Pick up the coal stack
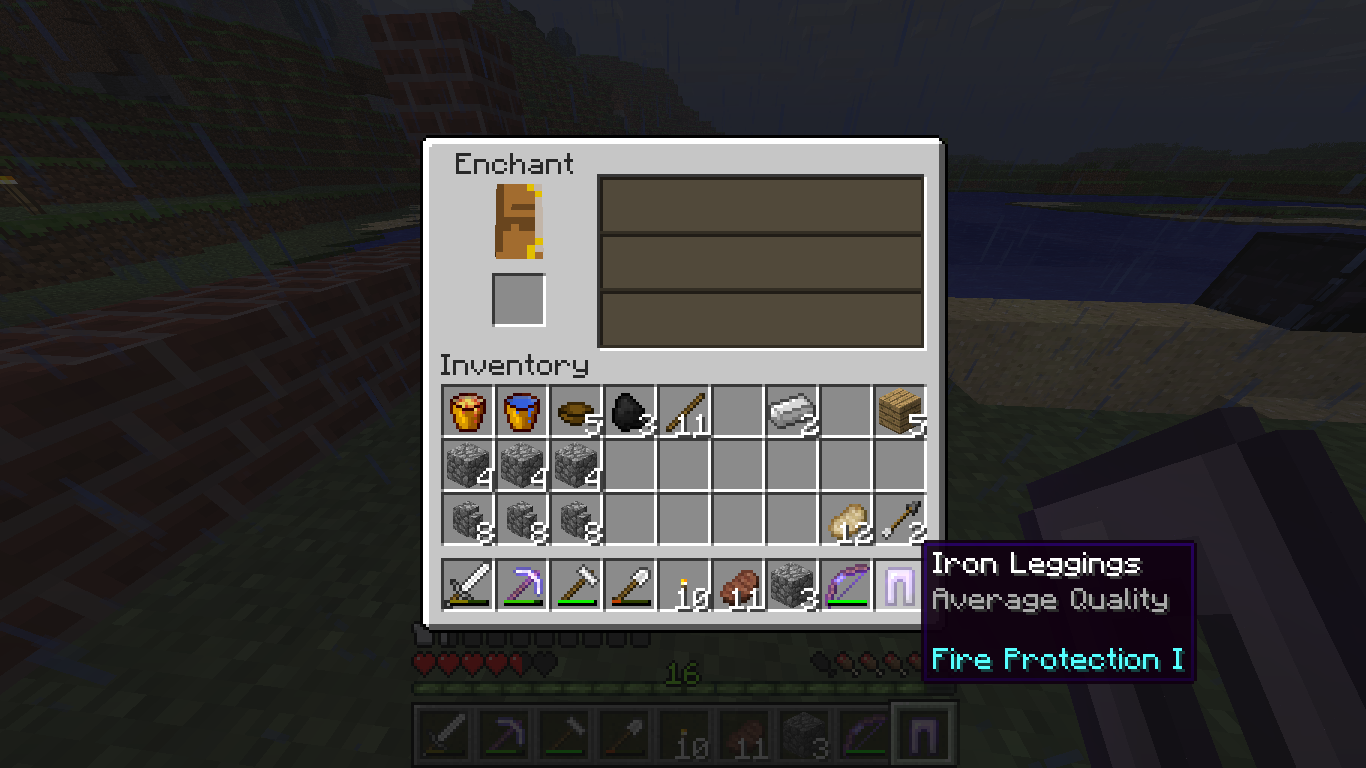The width and height of the screenshot is (1366, 768). pos(629,413)
